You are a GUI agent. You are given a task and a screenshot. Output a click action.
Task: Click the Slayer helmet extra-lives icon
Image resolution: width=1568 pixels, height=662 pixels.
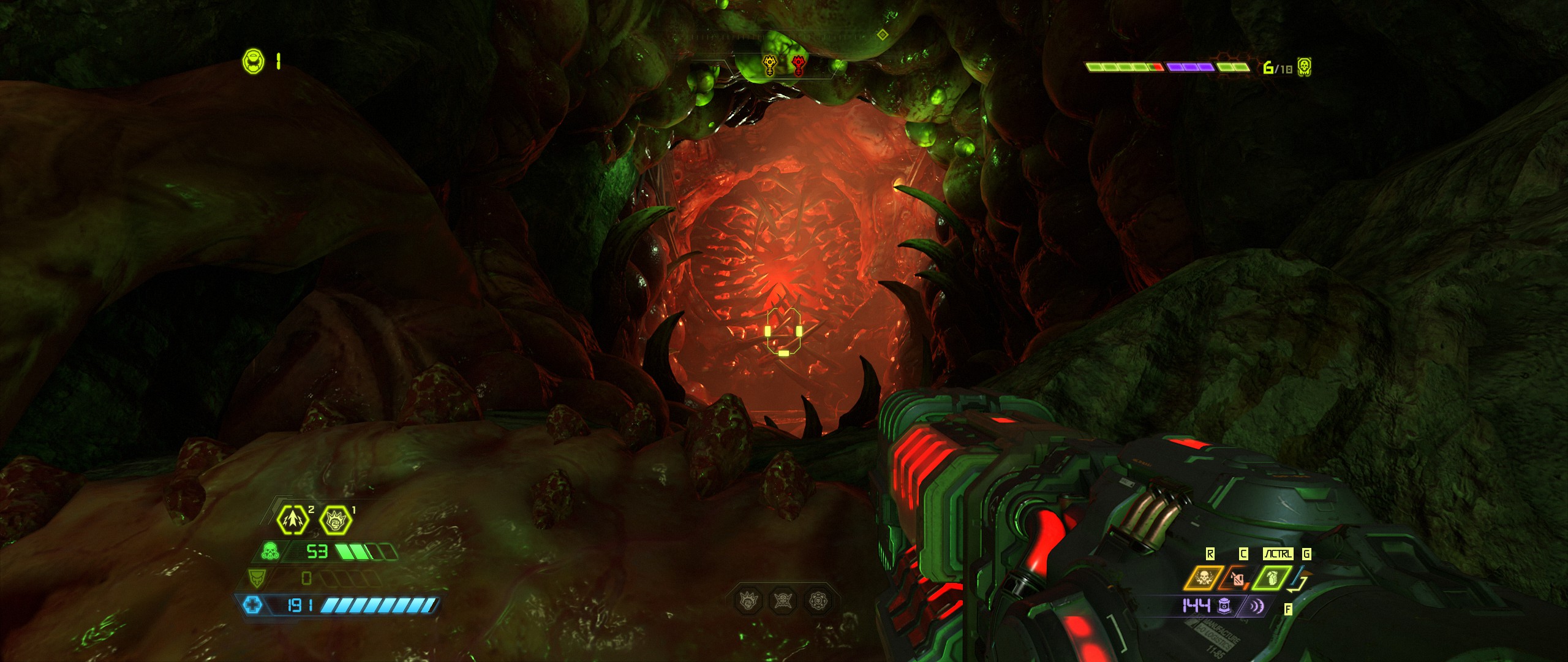[254, 61]
